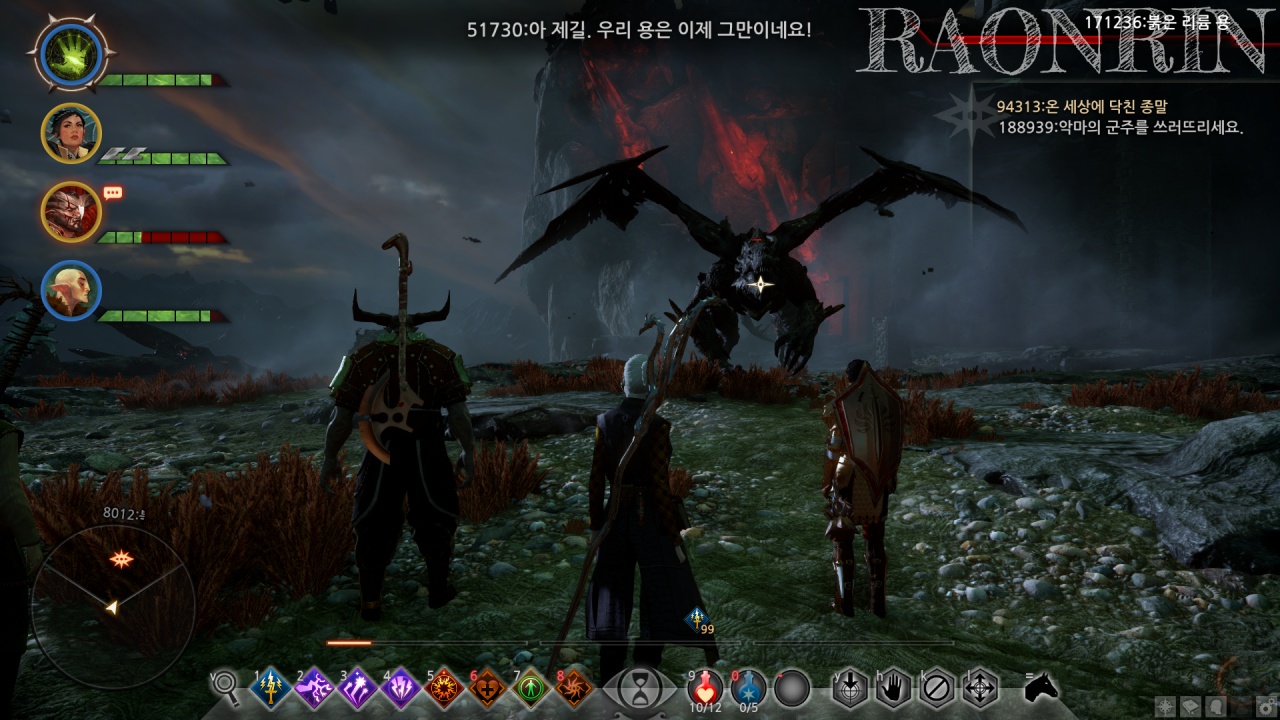Issue the hold position hand command
Viewport: 1280px width, 720px height.
pyautogui.click(x=893, y=688)
